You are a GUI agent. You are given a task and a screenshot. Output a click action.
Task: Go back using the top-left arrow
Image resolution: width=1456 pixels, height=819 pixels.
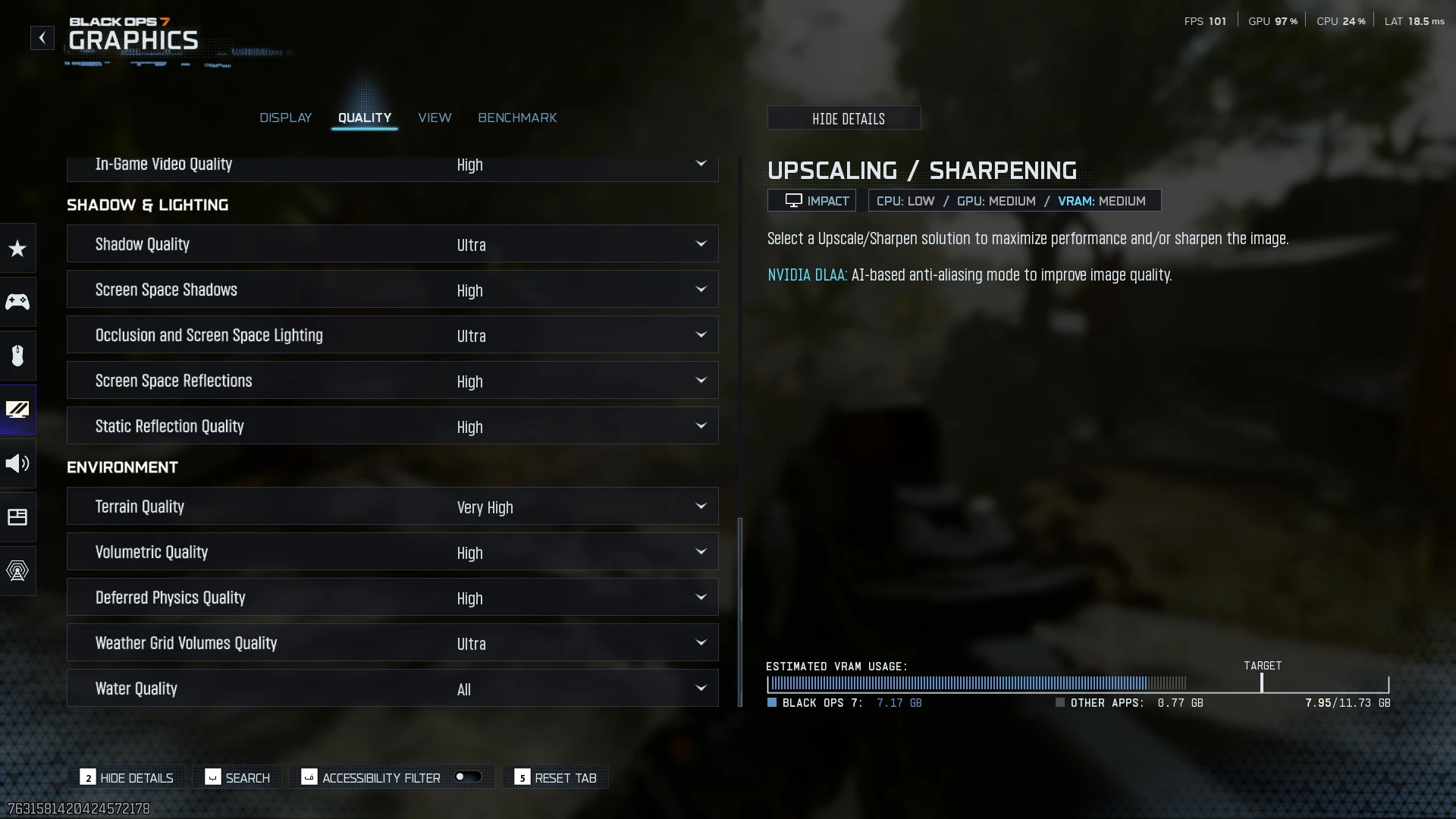click(42, 38)
